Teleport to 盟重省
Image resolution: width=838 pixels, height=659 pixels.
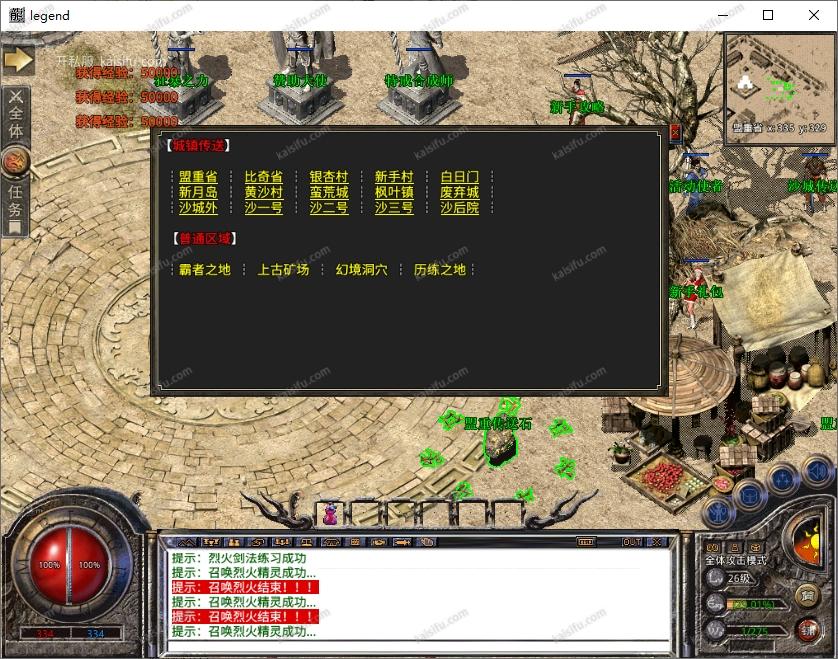(x=198, y=177)
